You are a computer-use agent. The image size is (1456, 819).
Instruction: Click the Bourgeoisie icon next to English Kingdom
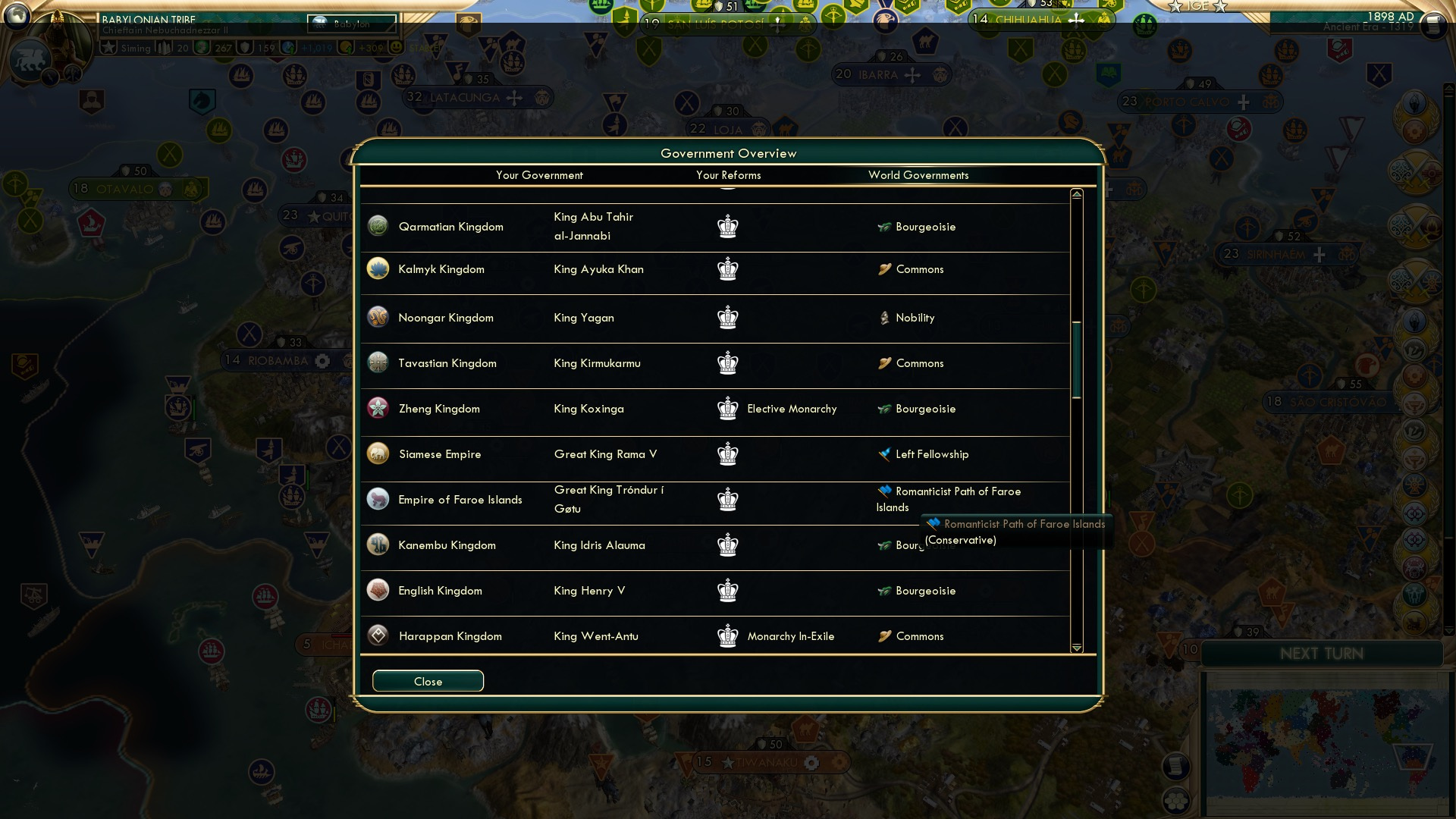[883, 591]
